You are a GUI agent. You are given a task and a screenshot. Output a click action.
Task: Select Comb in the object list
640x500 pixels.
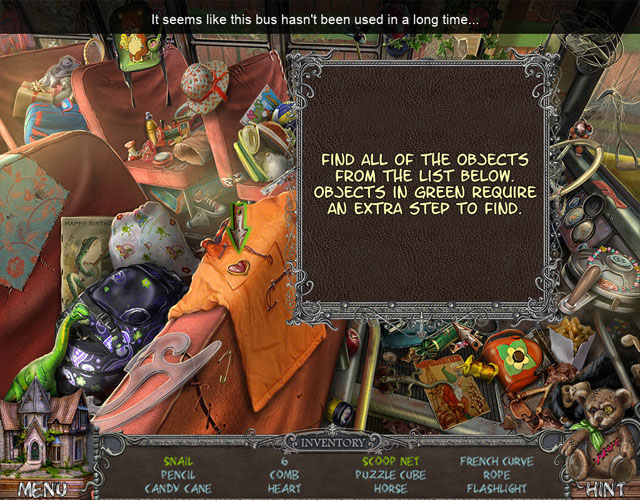[284, 474]
